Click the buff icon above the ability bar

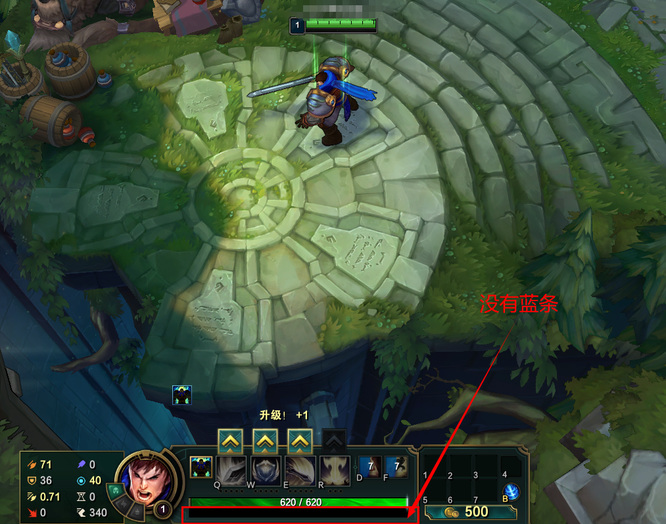(x=182, y=395)
